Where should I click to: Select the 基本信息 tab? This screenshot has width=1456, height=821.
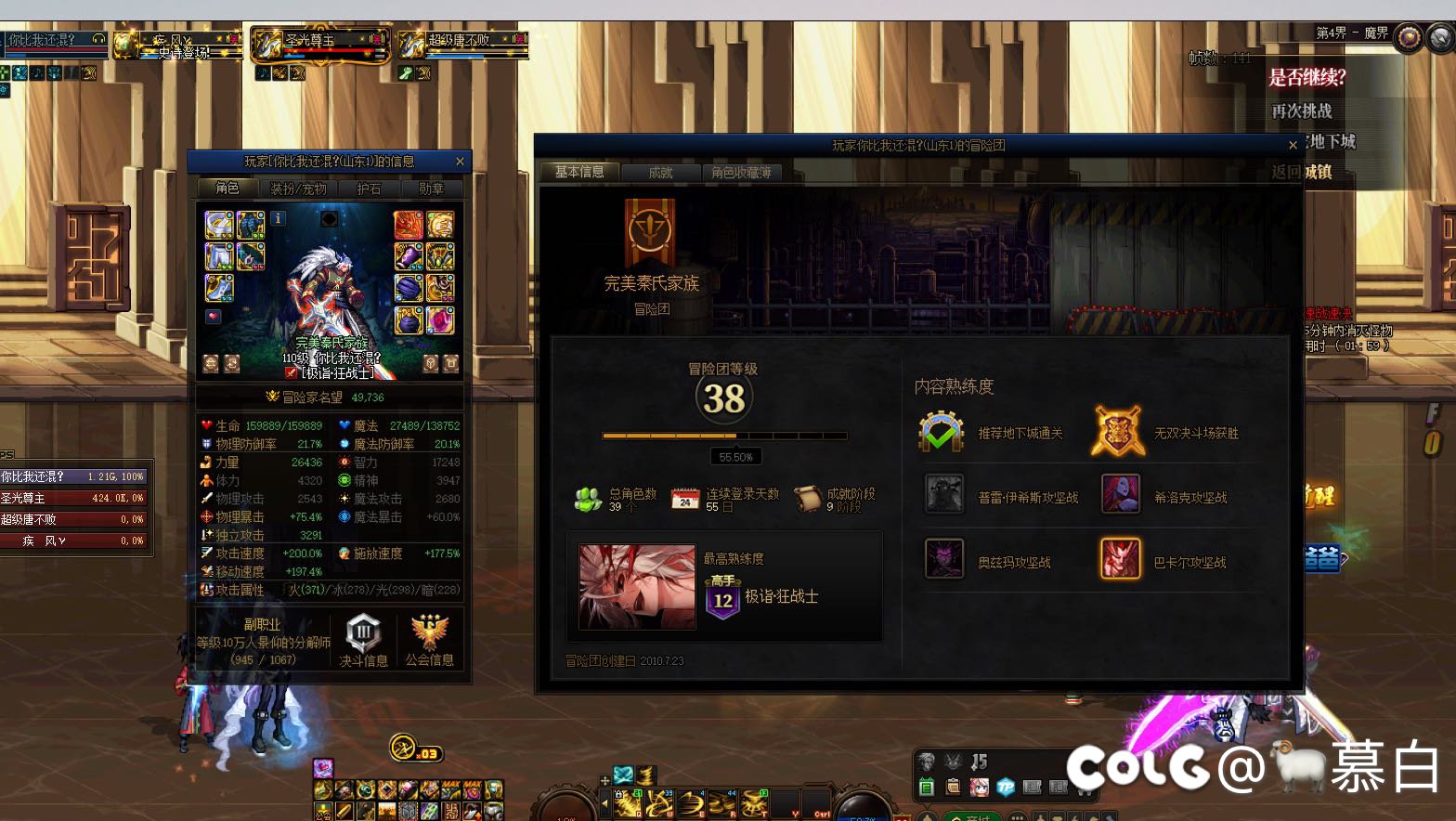click(x=579, y=172)
